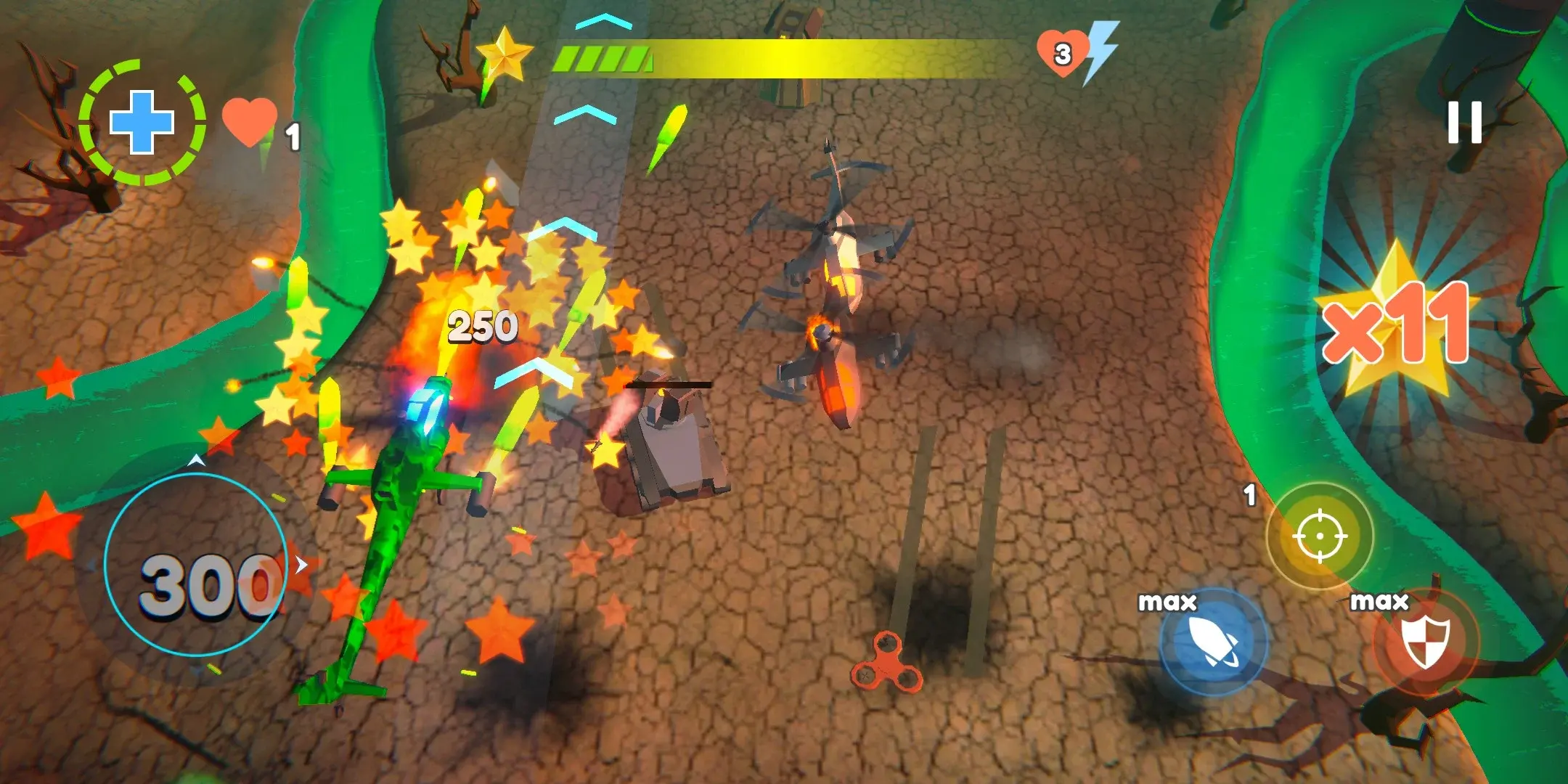Activate the shield ability
The width and height of the screenshot is (1568, 784).
click(1424, 642)
